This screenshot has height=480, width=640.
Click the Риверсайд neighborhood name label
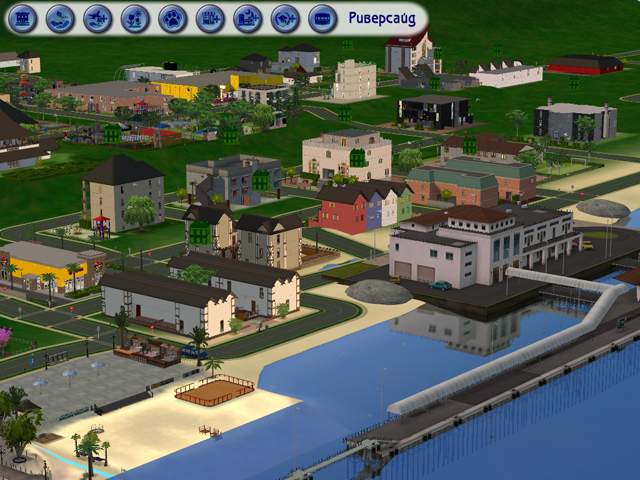[381, 17]
